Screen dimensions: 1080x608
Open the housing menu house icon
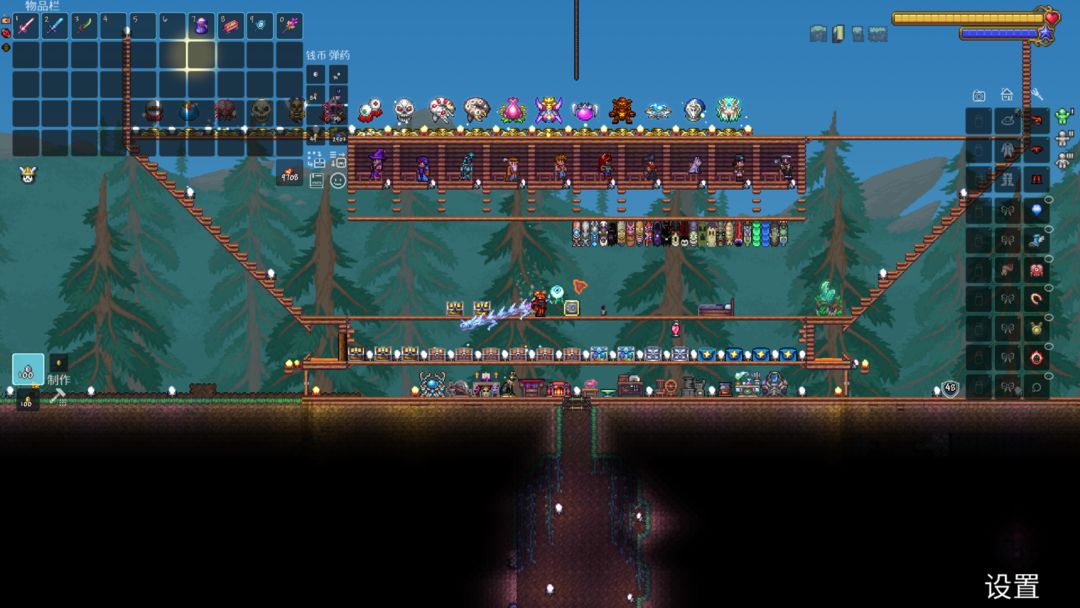coord(1007,95)
